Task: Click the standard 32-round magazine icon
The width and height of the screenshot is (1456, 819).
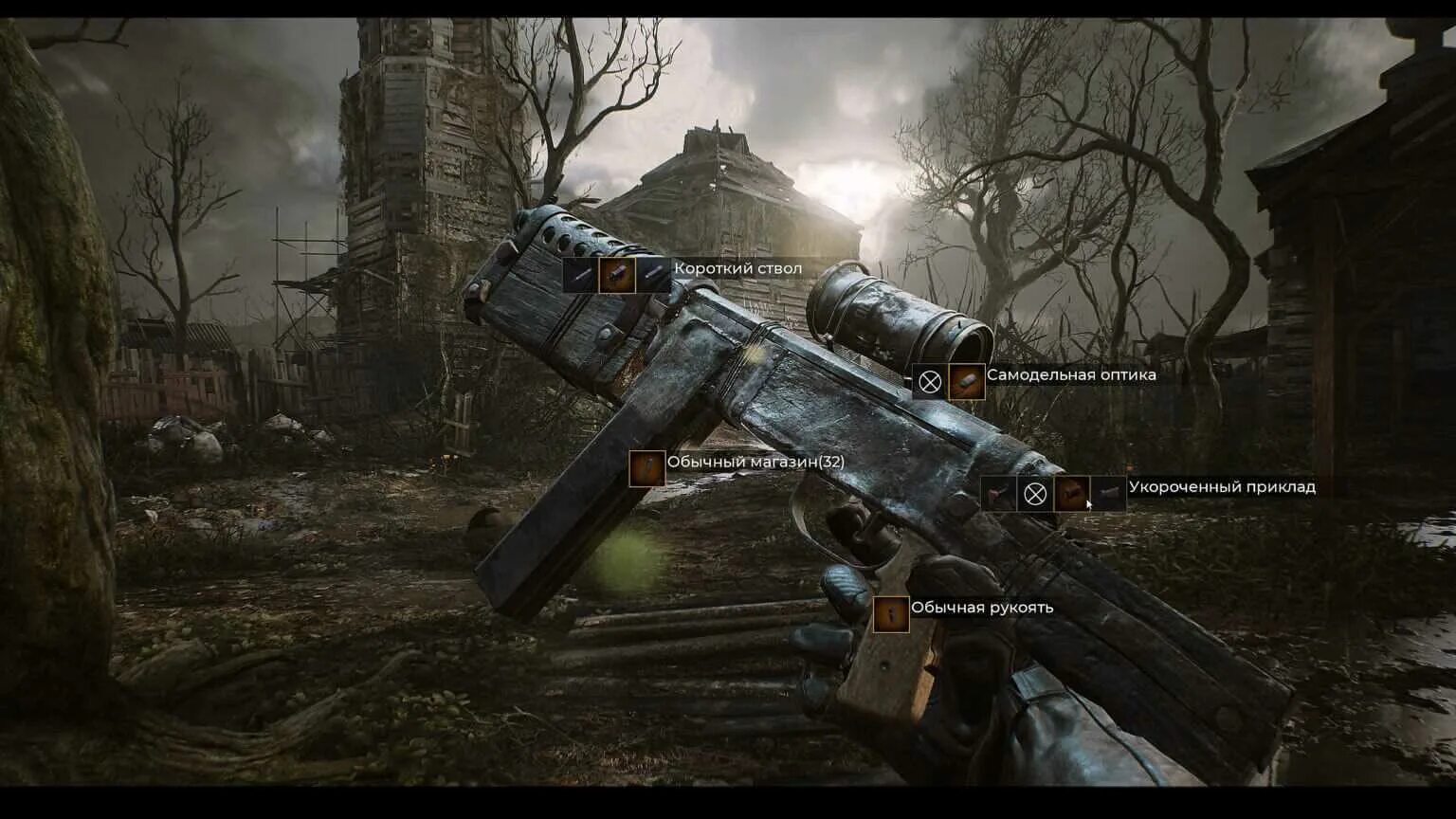Action: [646, 468]
